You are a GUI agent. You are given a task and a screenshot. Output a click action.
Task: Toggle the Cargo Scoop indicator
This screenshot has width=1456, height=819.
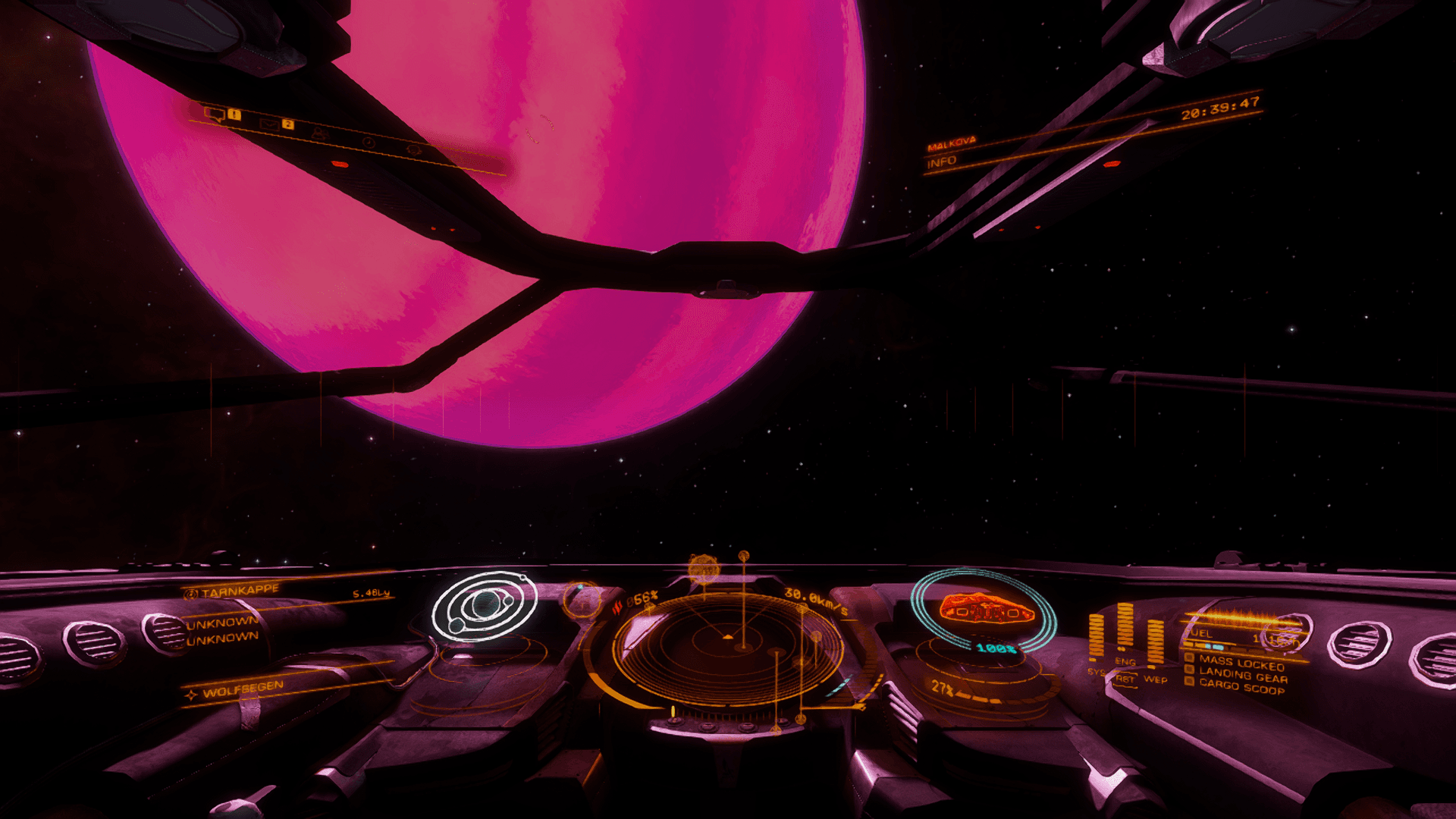click(x=1241, y=687)
